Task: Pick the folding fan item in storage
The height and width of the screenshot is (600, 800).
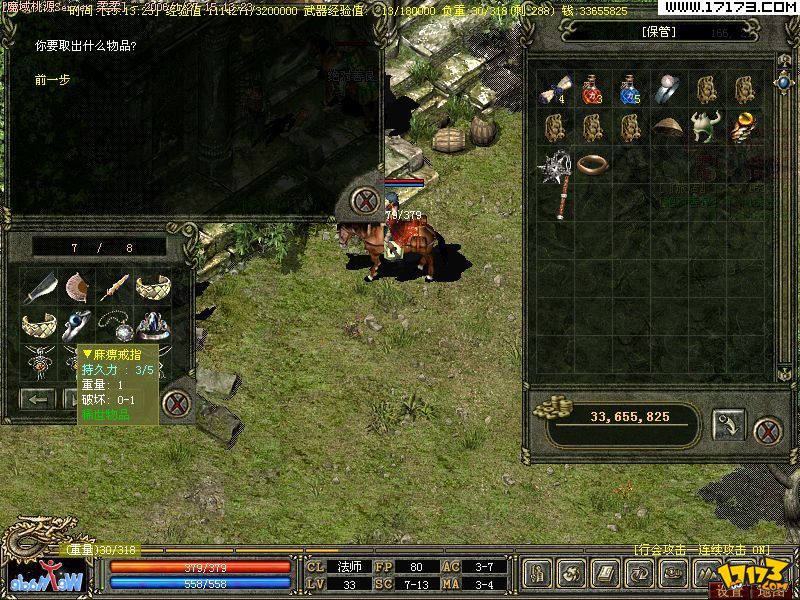Action: [77, 289]
